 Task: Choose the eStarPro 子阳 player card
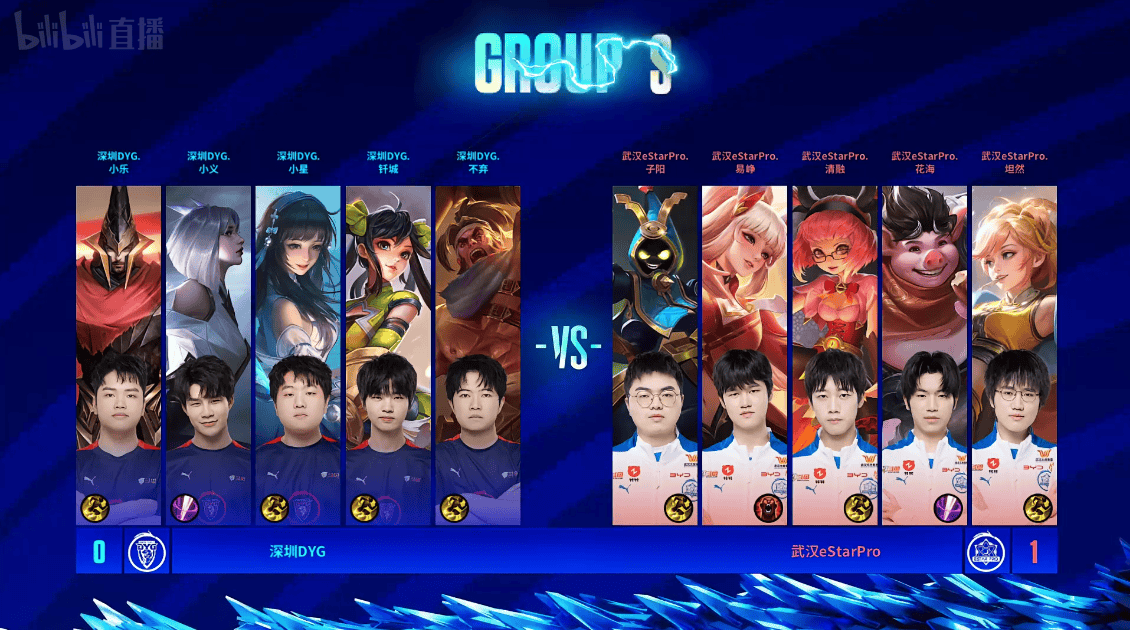[655, 355]
